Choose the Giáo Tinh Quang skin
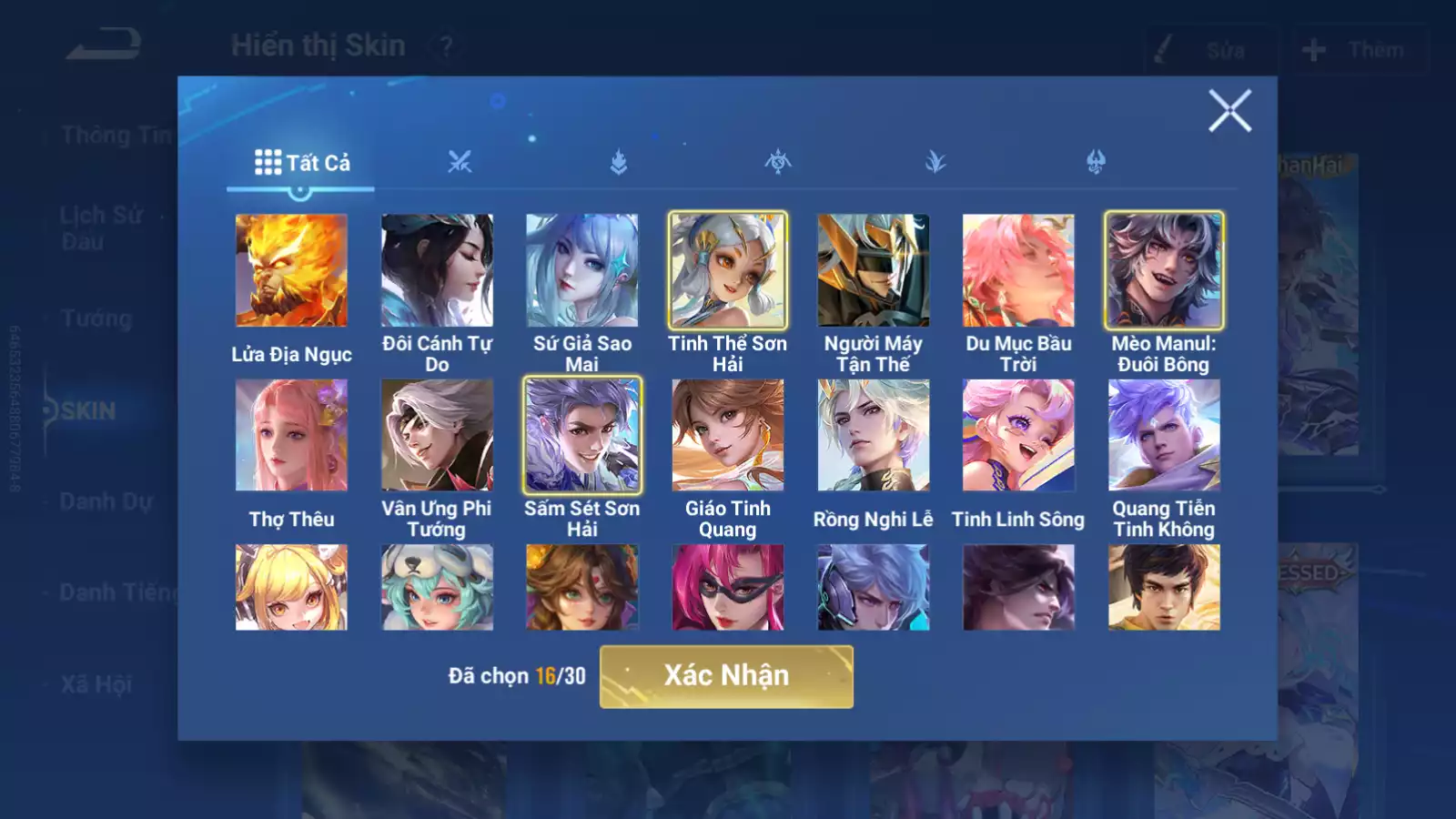 click(728, 435)
